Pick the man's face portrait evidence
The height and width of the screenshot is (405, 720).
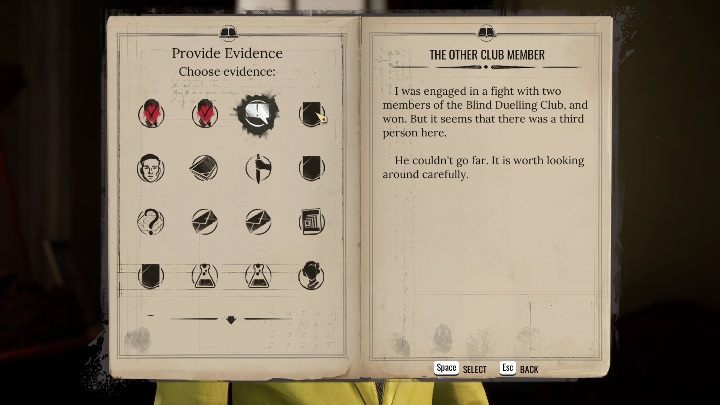pyautogui.click(x=151, y=168)
